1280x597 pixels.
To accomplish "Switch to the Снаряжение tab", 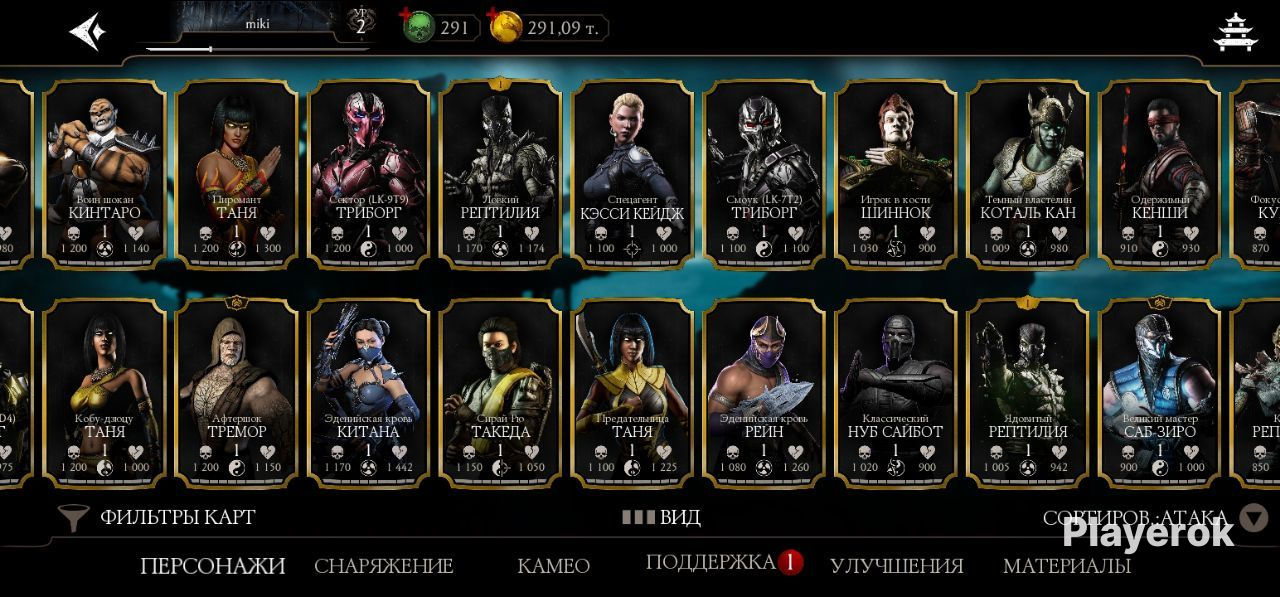I will tap(383, 566).
